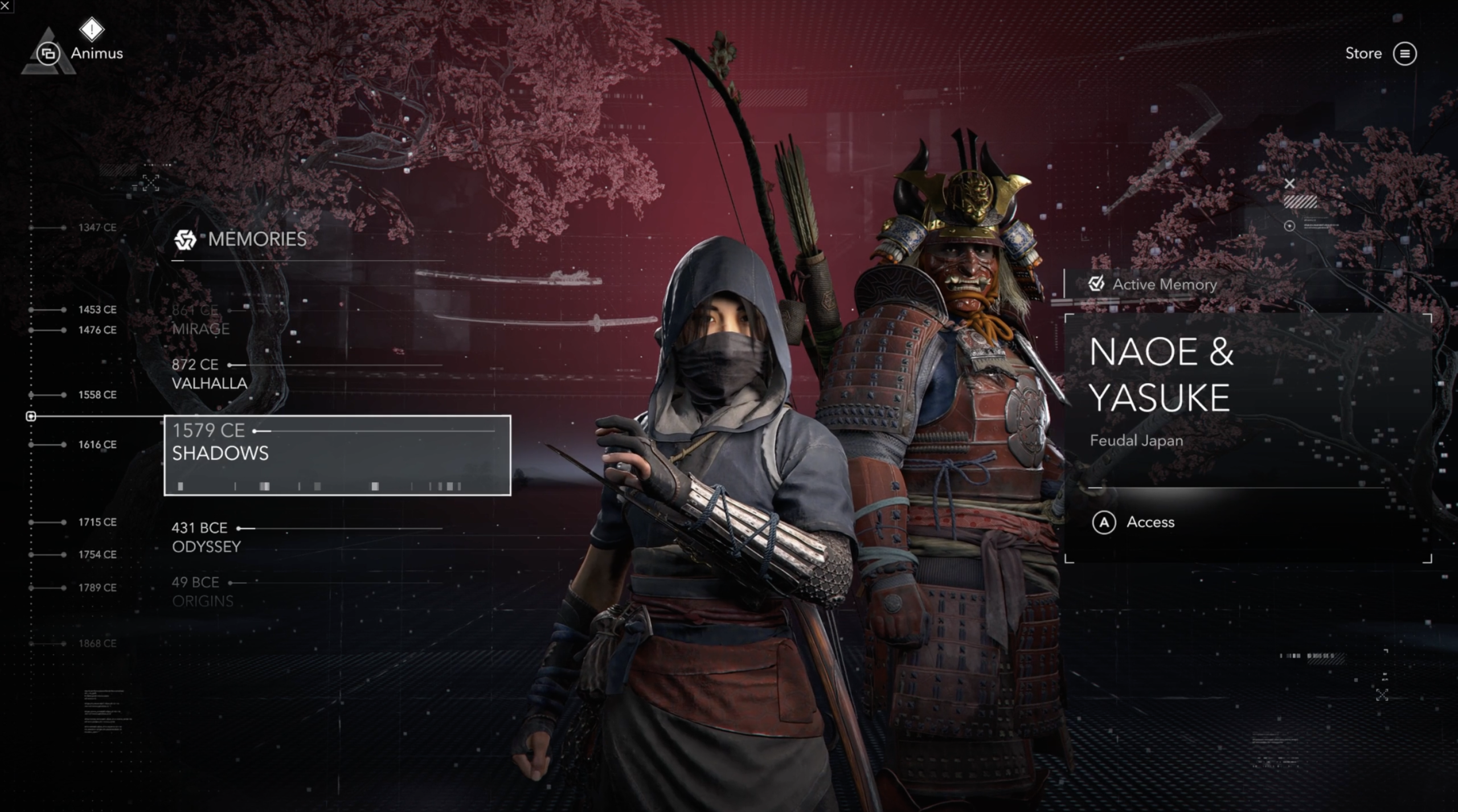Select the 1558 CE timeline marker

pyautogui.click(x=97, y=395)
